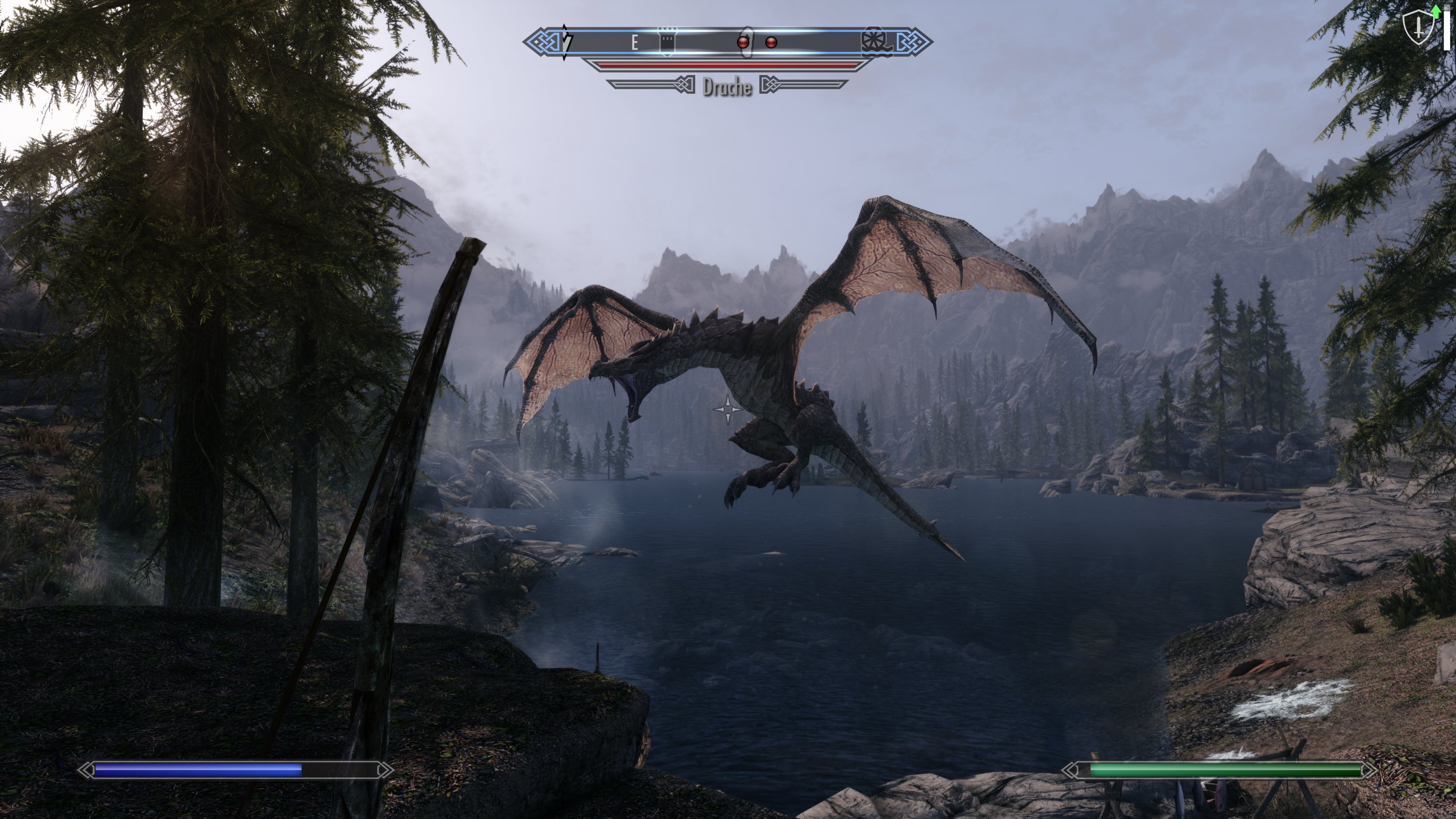The width and height of the screenshot is (1456, 819).
Task: Click the crosshair reticle at screen center
Action: (728, 411)
